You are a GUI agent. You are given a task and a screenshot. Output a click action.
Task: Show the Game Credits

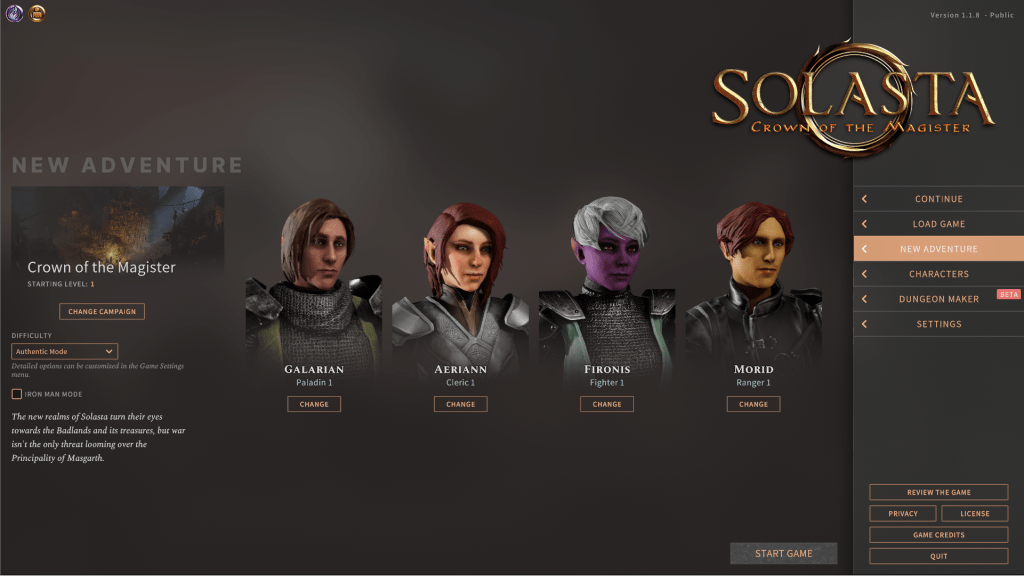coord(938,535)
